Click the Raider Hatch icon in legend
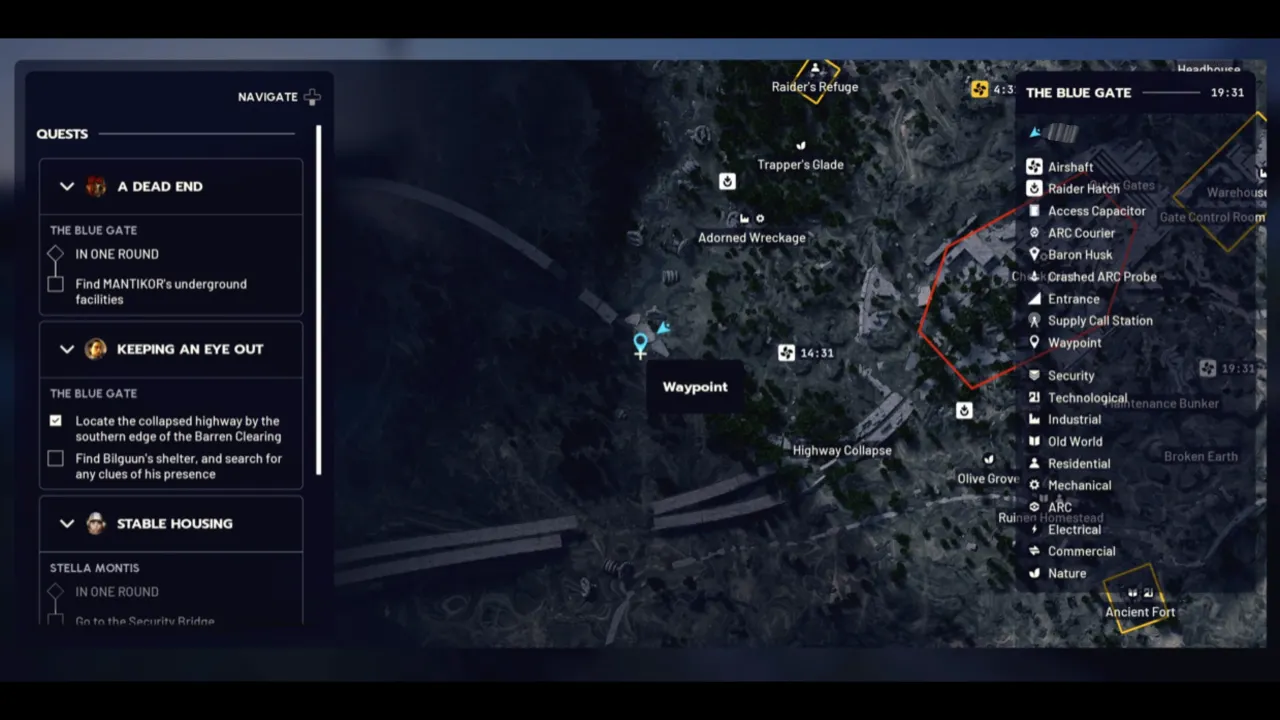 tap(1034, 188)
